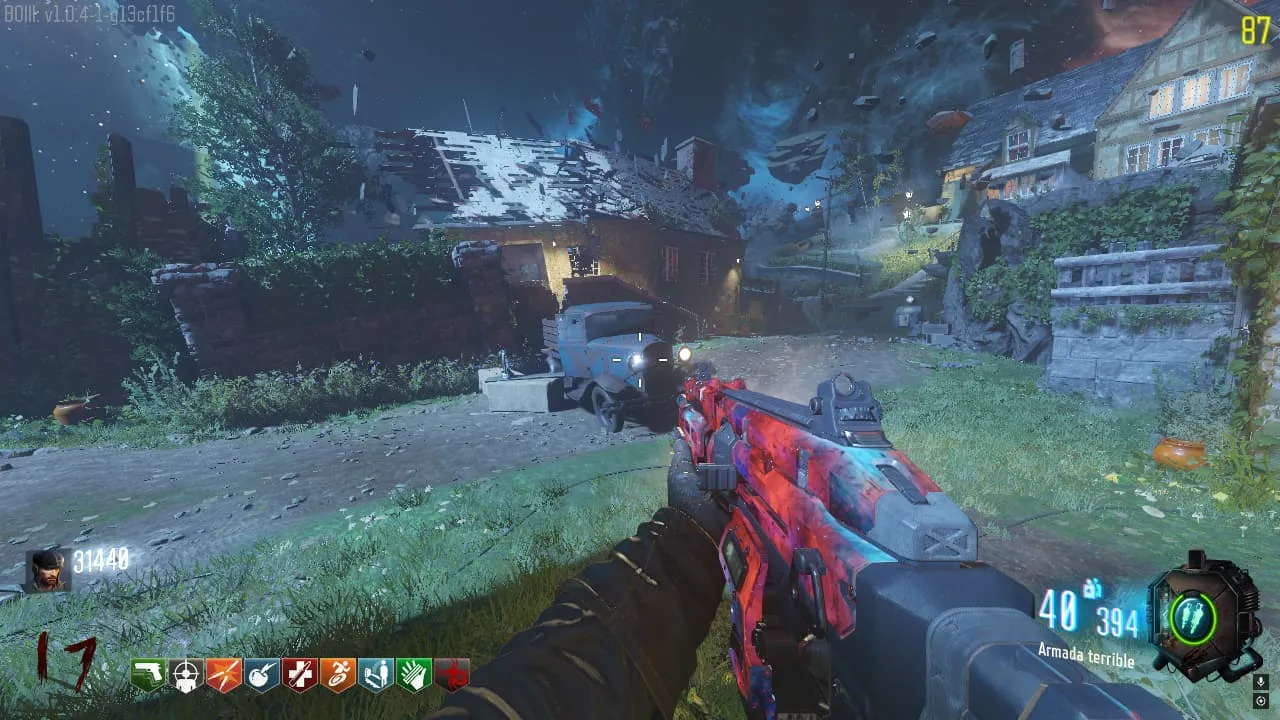Click the record overlay icon below the microphone
Screen dimensions: 1280x720
(1260, 701)
